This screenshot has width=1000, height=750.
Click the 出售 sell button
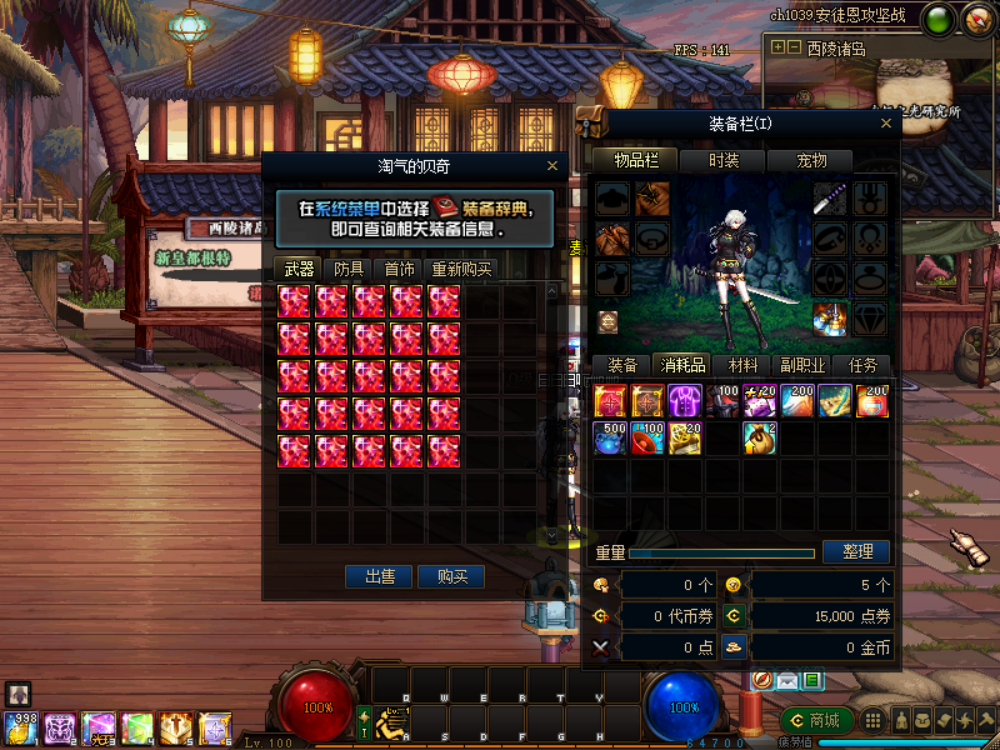pyautogui.click(x=379, y=577)
